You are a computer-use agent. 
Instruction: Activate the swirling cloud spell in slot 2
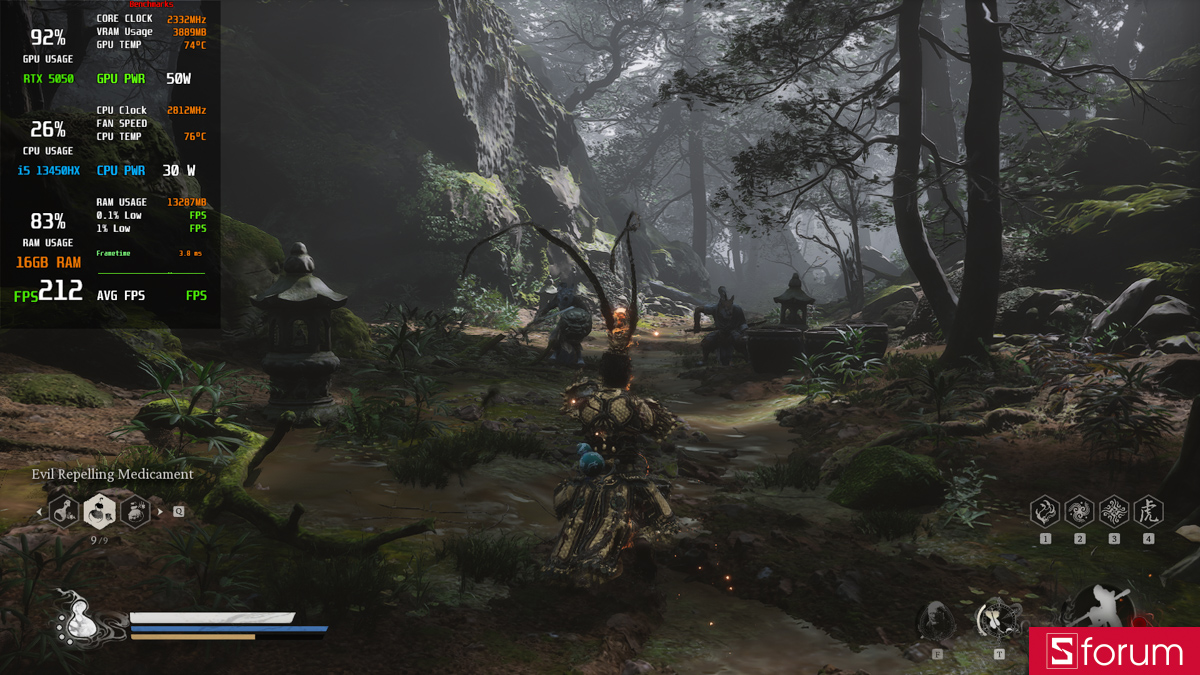(x=1079, y=512)
